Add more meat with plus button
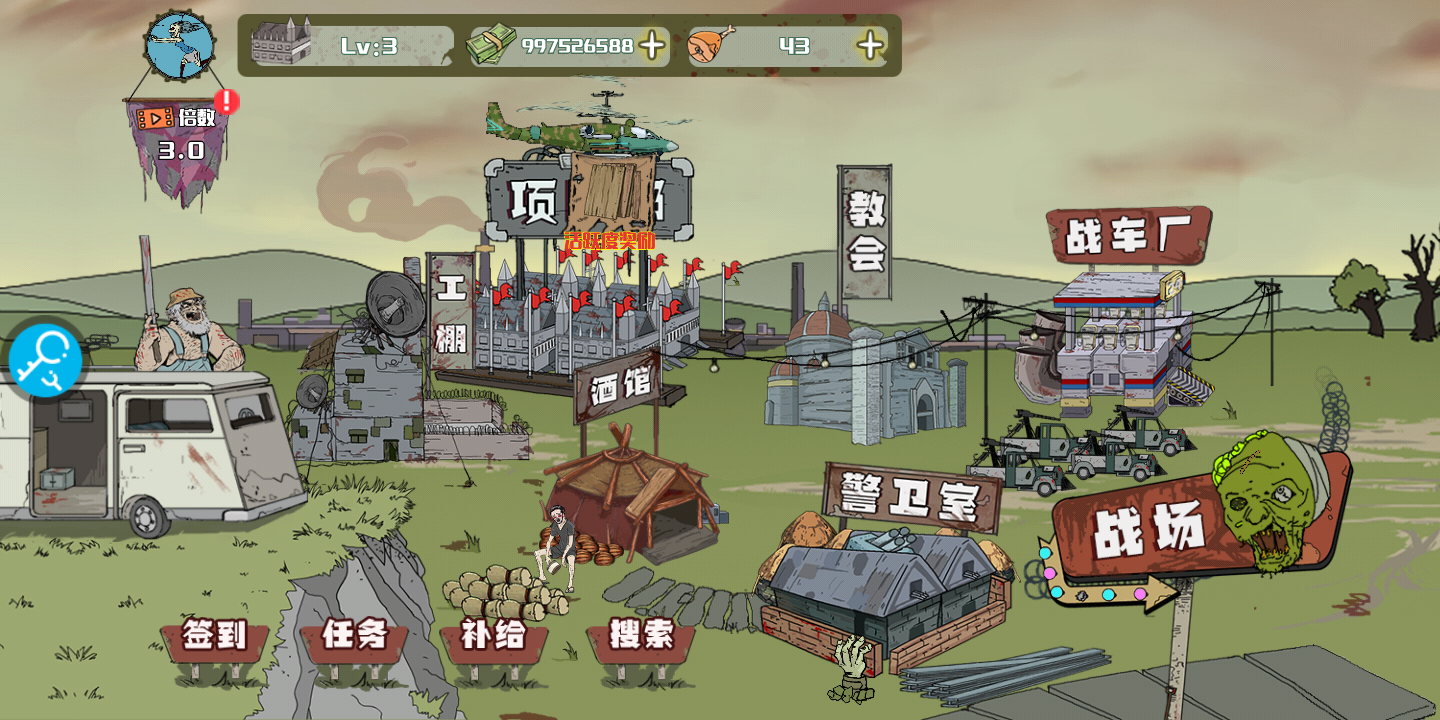Image resolution: width=1440 pixels, height=720 pixels. pyautogui.click(x=871, y=45)
